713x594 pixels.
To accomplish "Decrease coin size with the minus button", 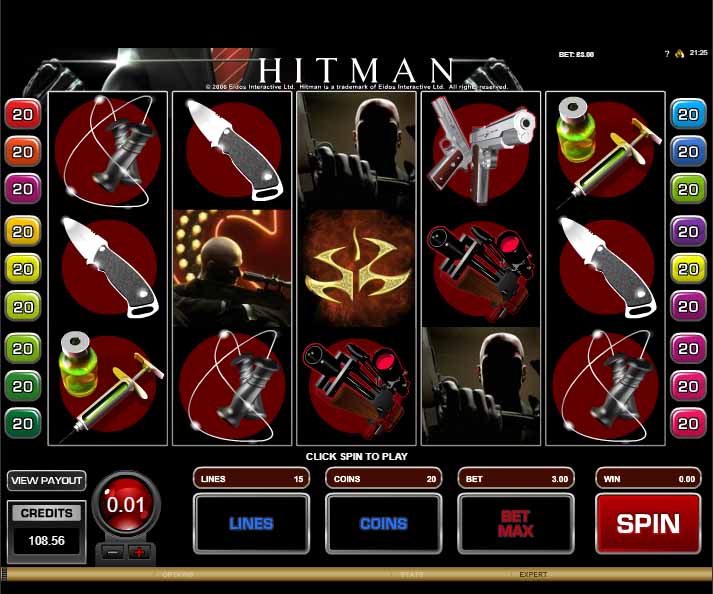I will pos(115,552).
